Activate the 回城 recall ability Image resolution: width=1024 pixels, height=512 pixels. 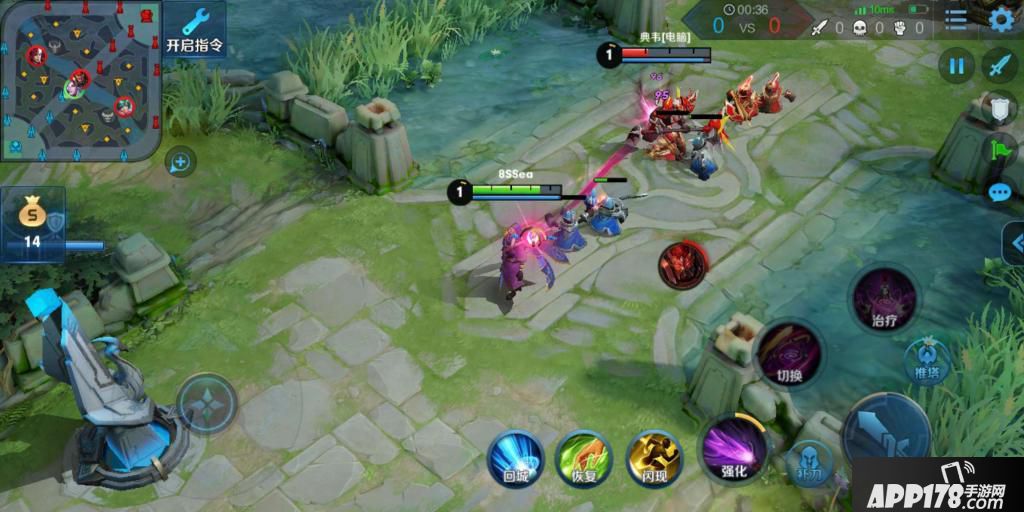click(x=516, y=459)
